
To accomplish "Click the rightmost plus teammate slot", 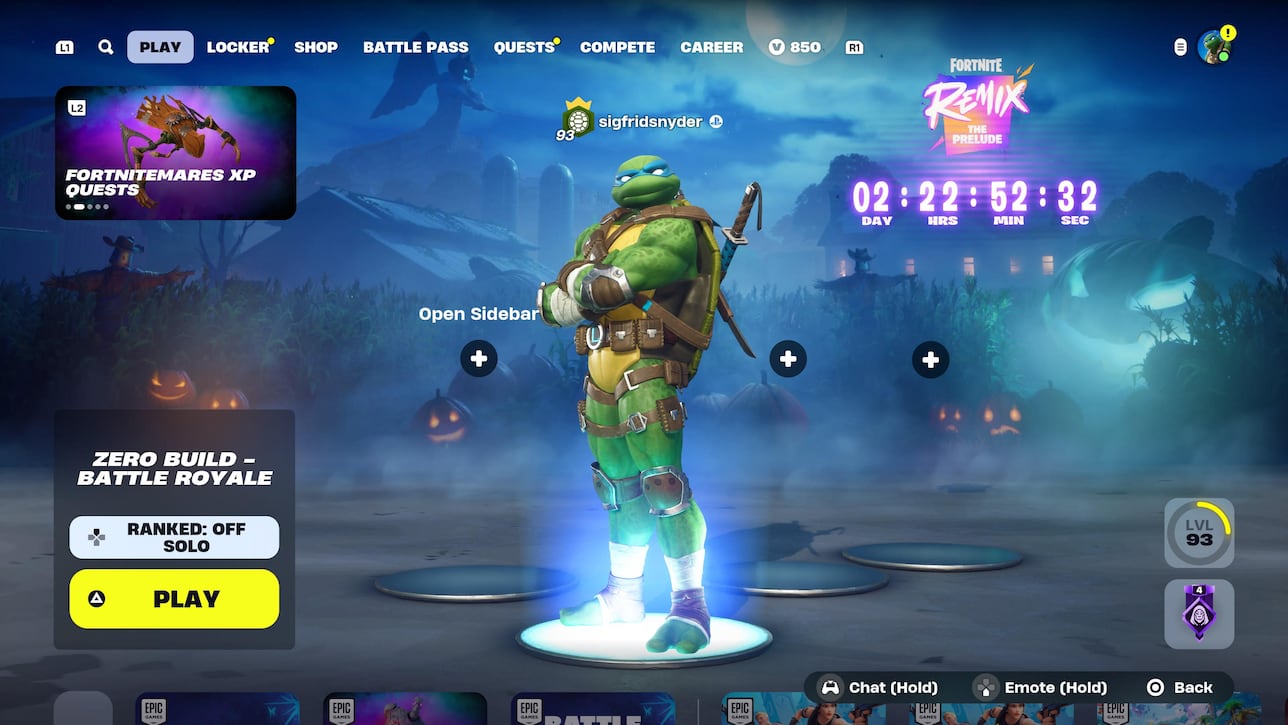I will click(x=930, y=358).
